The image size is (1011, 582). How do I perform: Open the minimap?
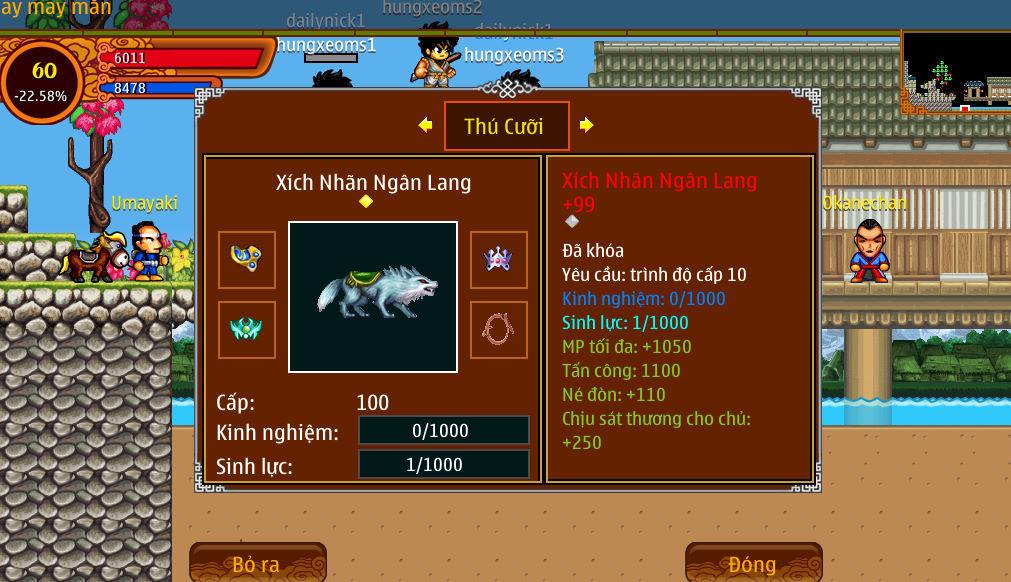click(955, 72)
